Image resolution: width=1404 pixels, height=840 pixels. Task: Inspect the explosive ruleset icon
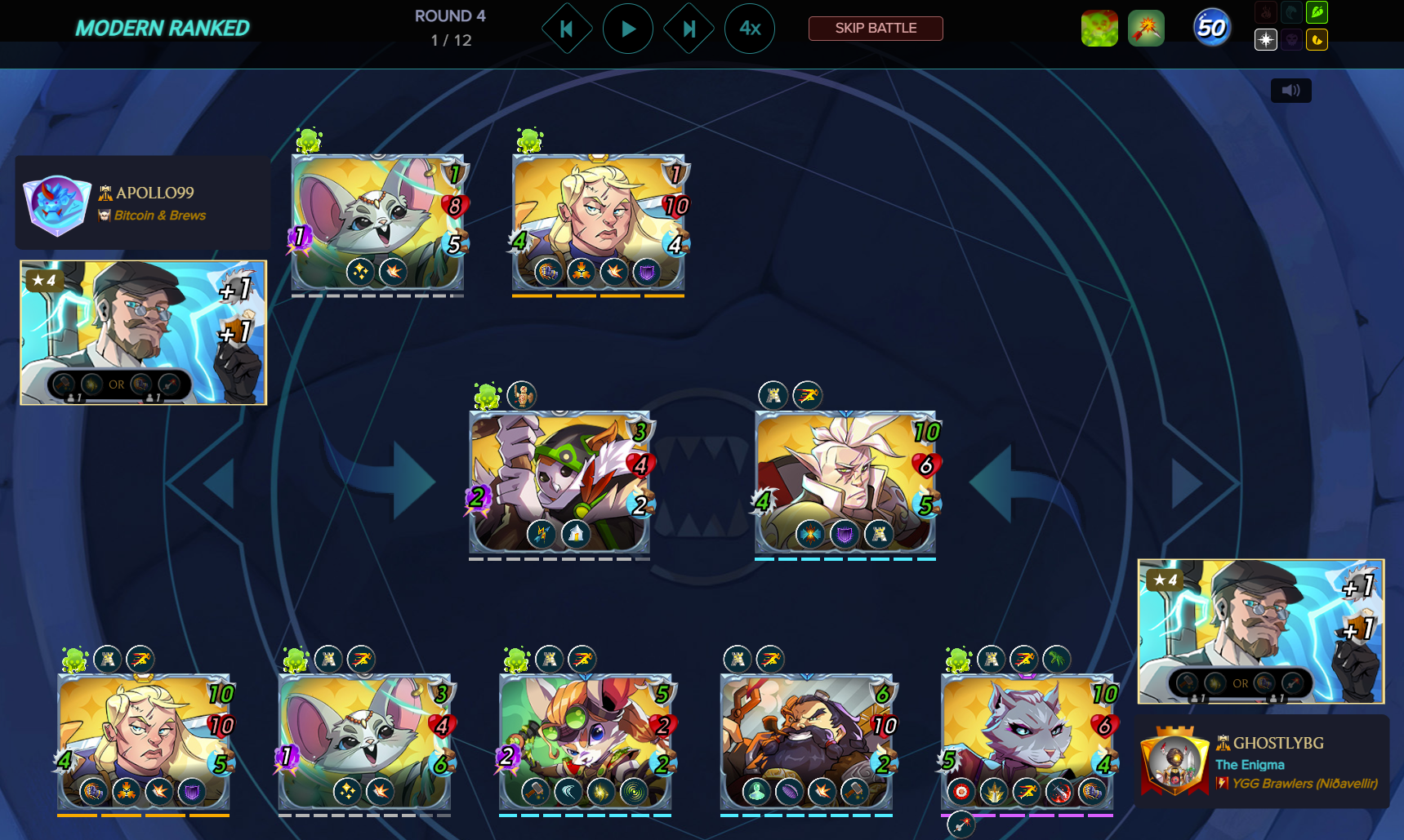(1146, 29)
